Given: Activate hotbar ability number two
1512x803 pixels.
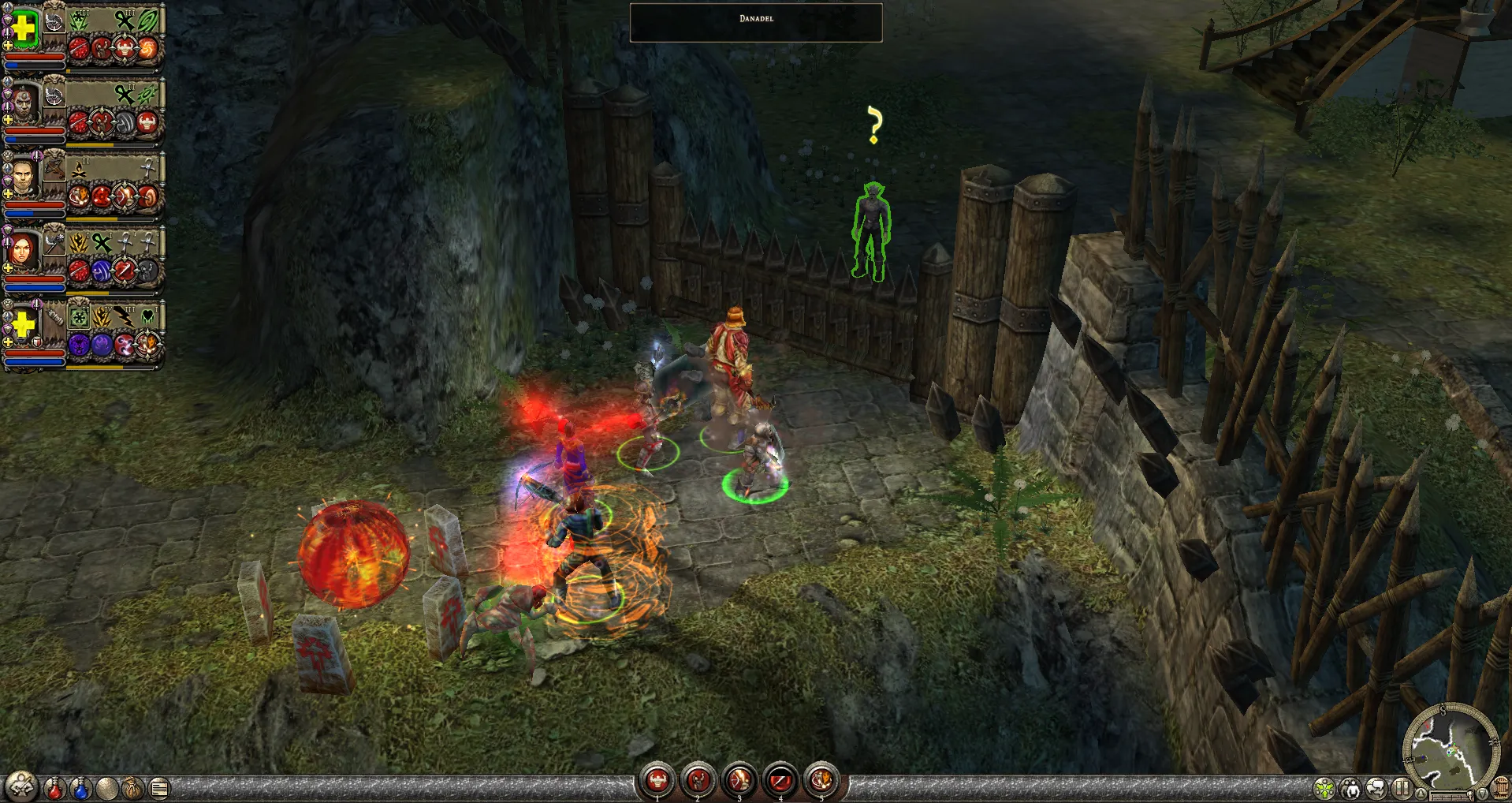Looking at the screenshot, I should [x=698, y=781].
